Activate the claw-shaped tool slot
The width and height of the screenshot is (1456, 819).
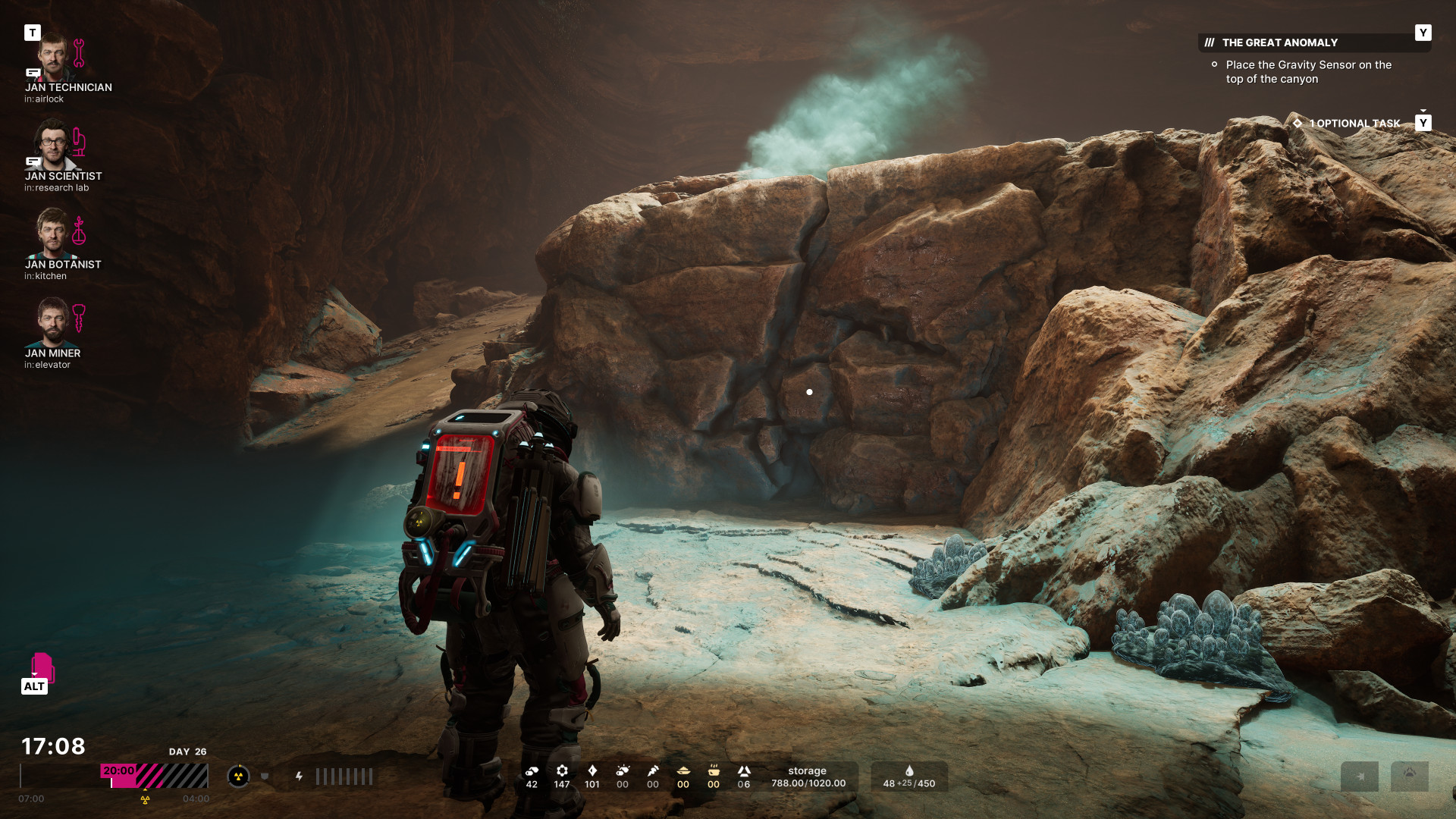pos(1410,776)
